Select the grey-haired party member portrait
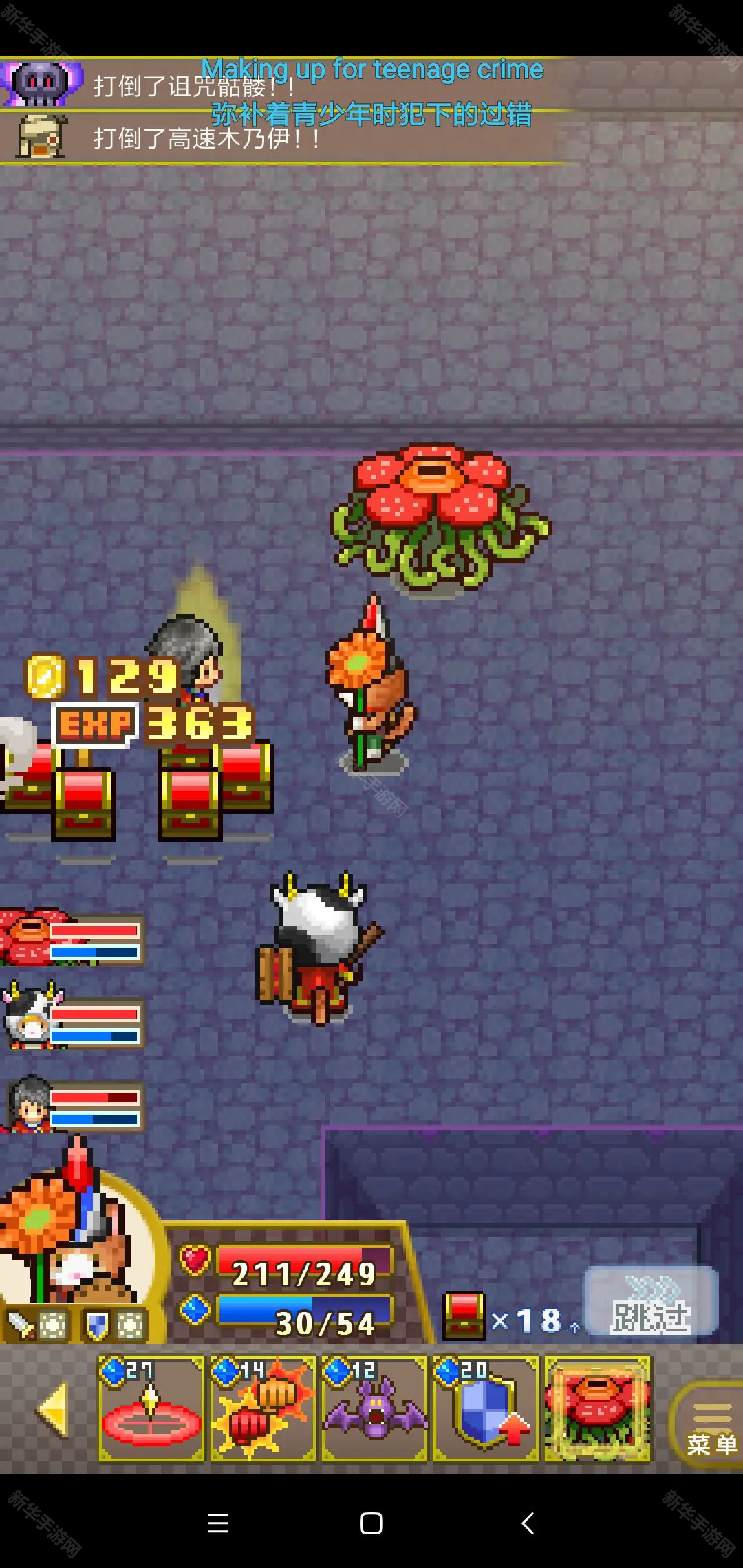743x1568 pixels. 29,1104
